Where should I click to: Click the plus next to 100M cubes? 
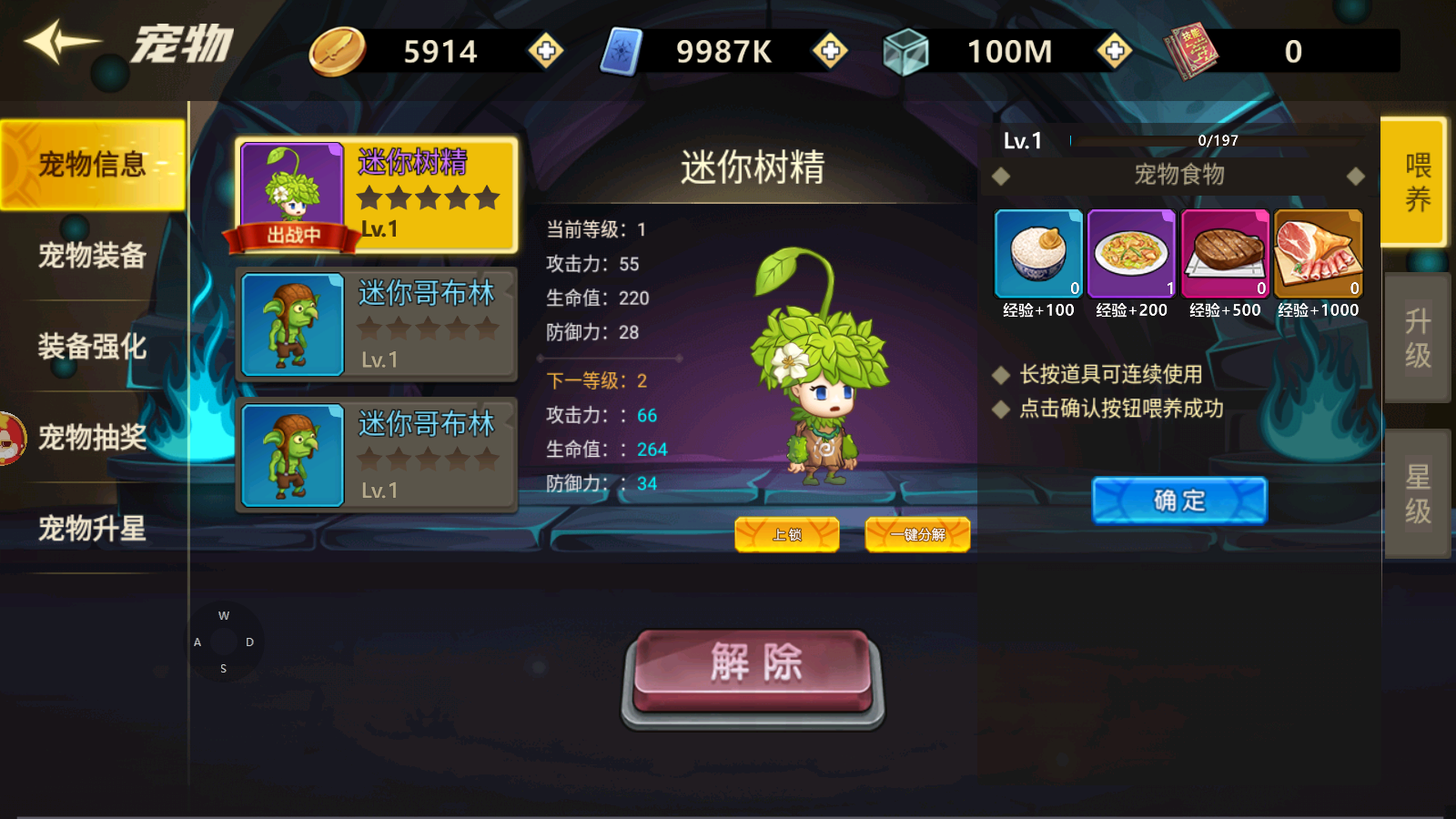pos(1114,52)
